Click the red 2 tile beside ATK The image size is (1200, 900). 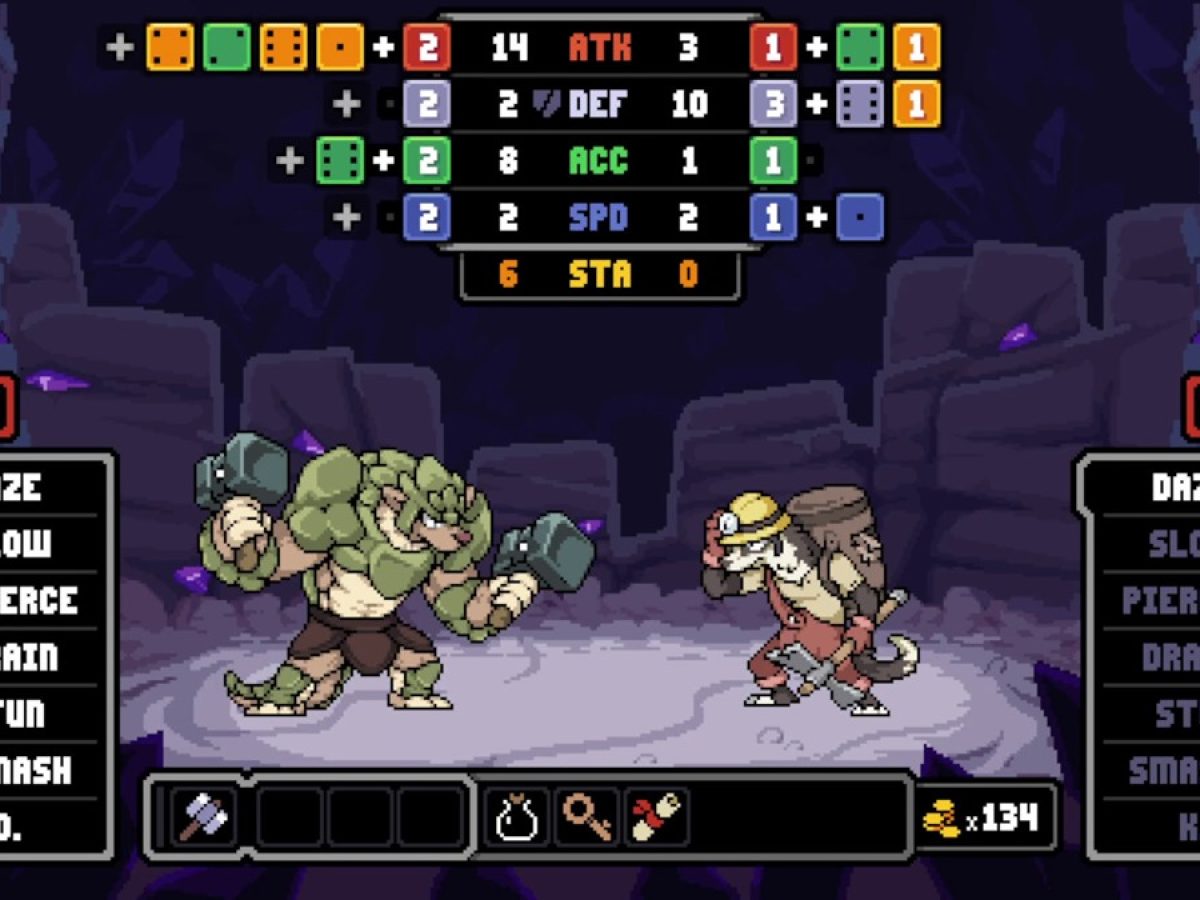click(427, 47)
